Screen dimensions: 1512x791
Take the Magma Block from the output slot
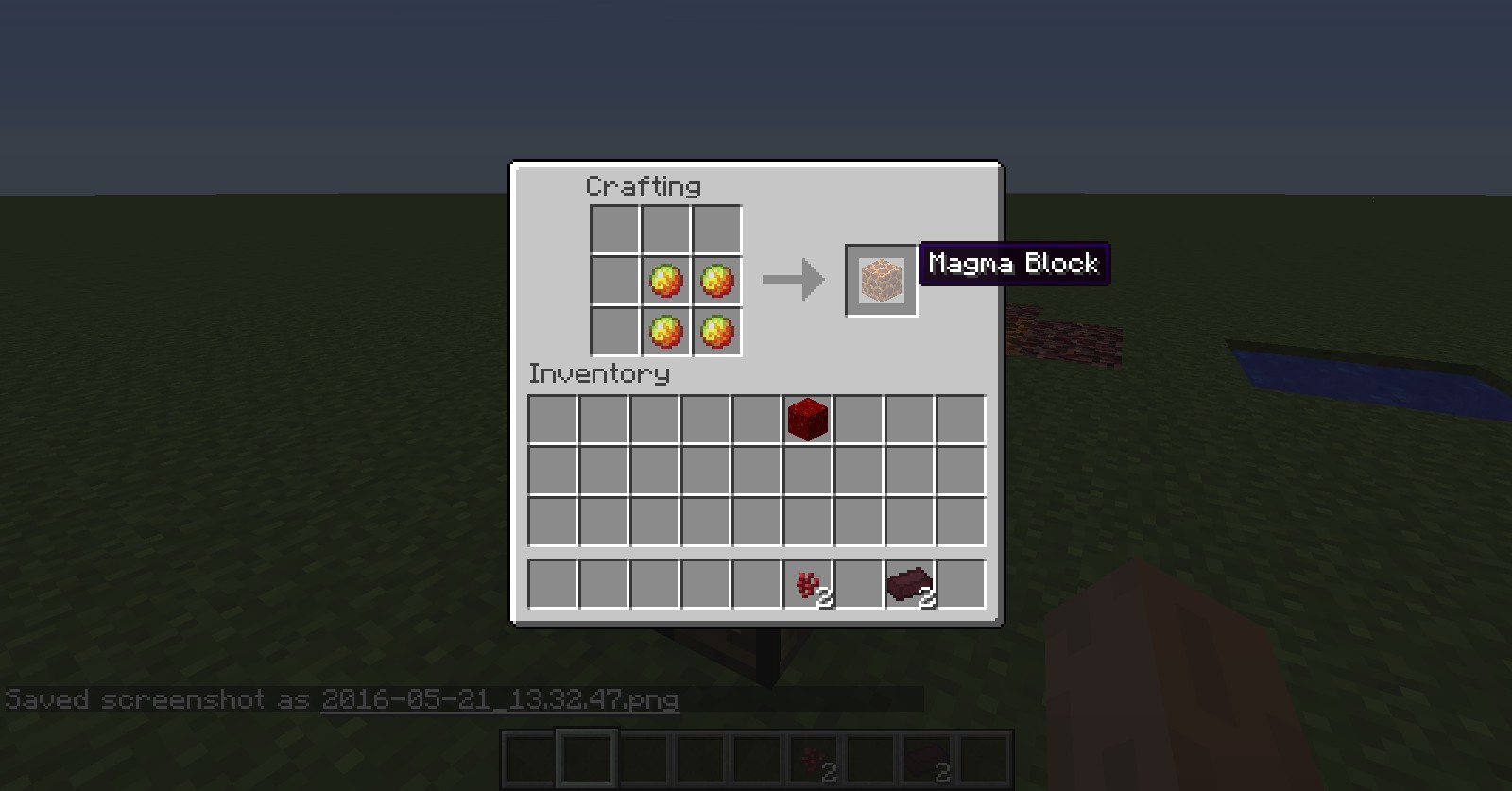[881, 281]
